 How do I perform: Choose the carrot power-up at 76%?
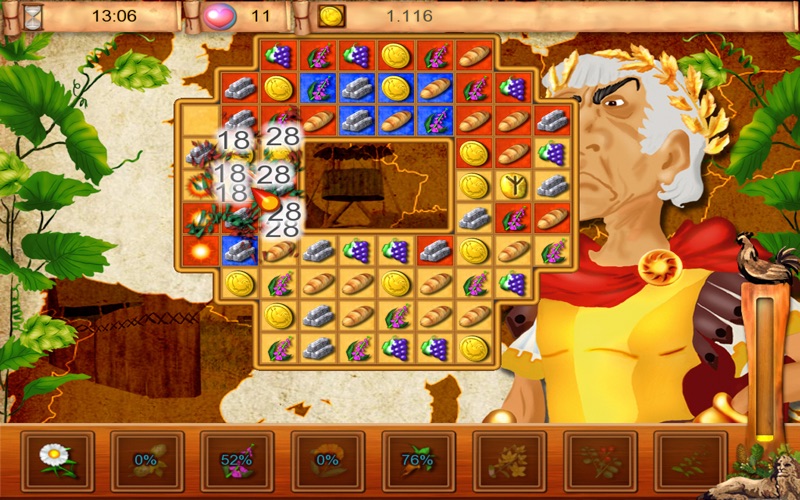(419, 461)
